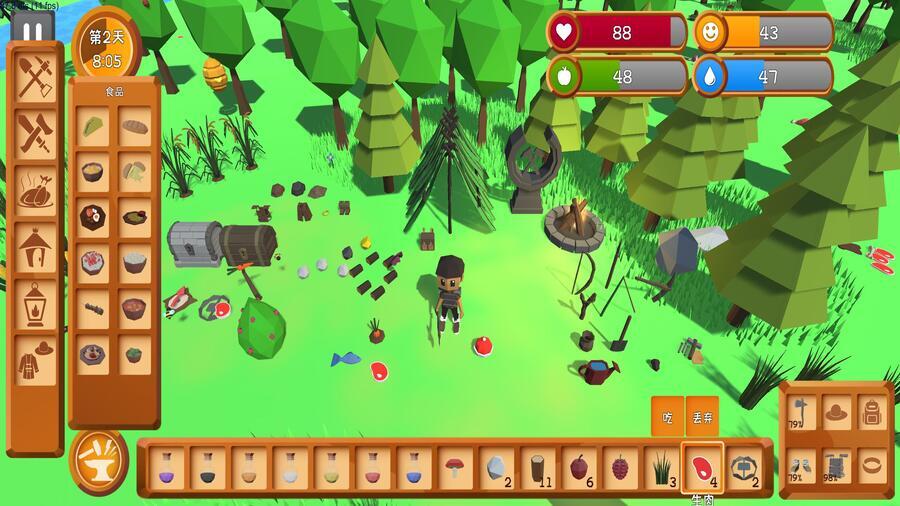Open the hat and coat clothing category

click(x=36, y=357)
